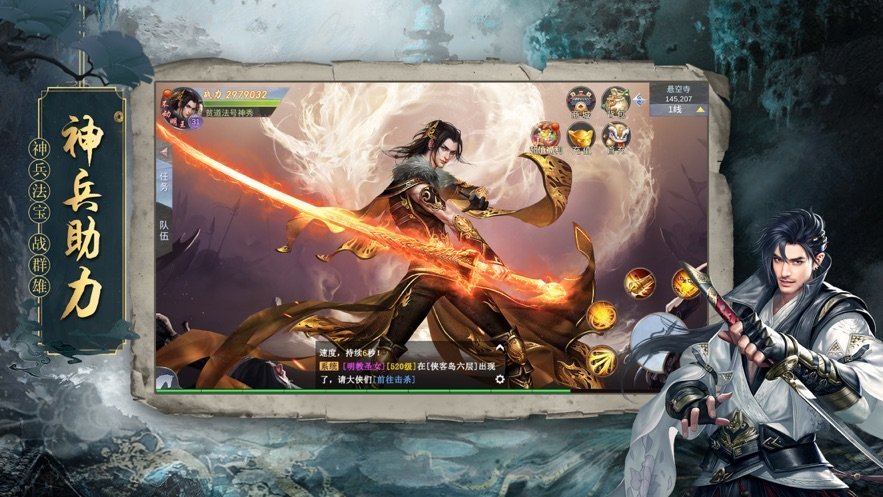Open the player portrait at level 31

[x=183, y=105]
